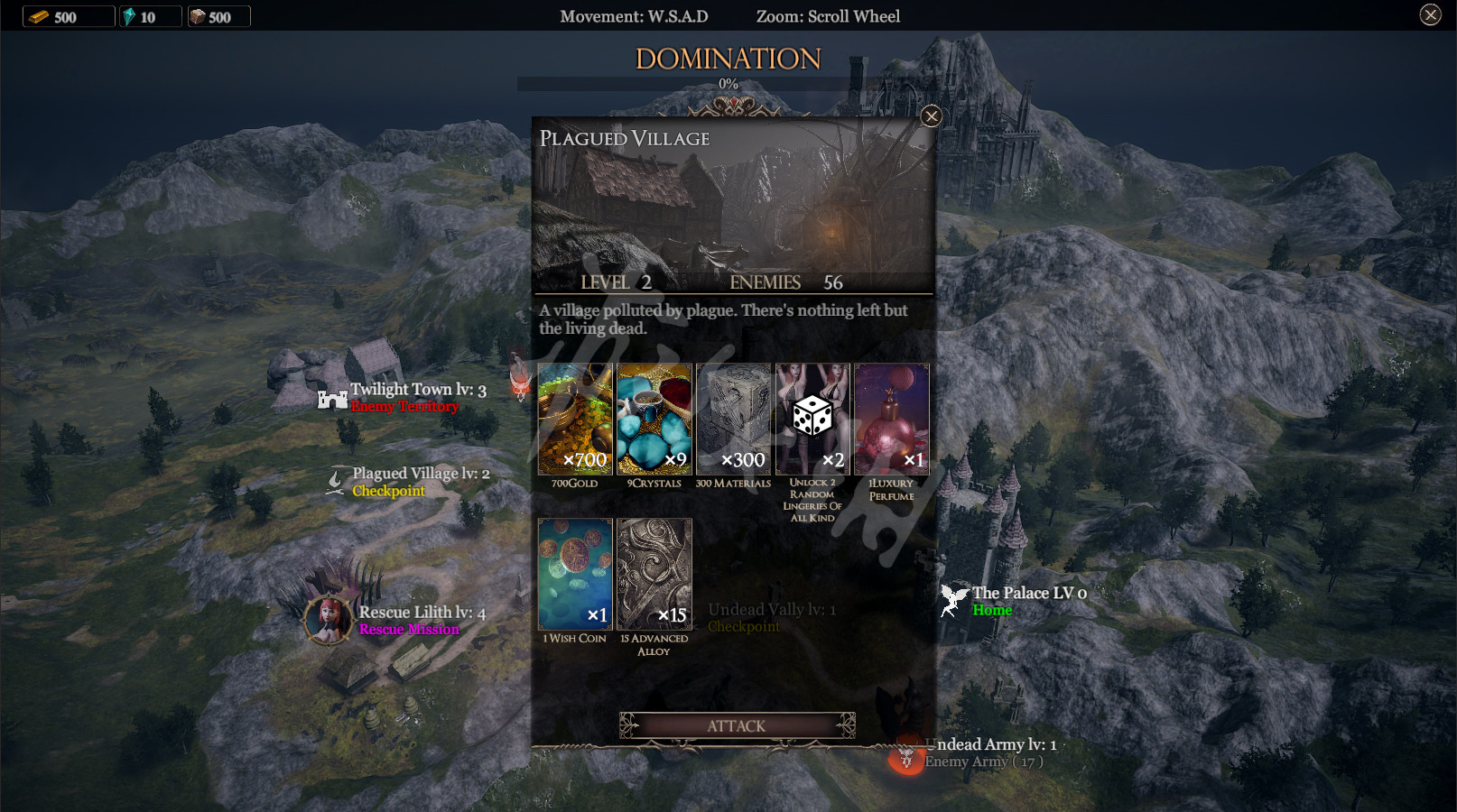The image size is (1457, 812).
Task: Attack the Plagued Village
Action: [737, 725]
